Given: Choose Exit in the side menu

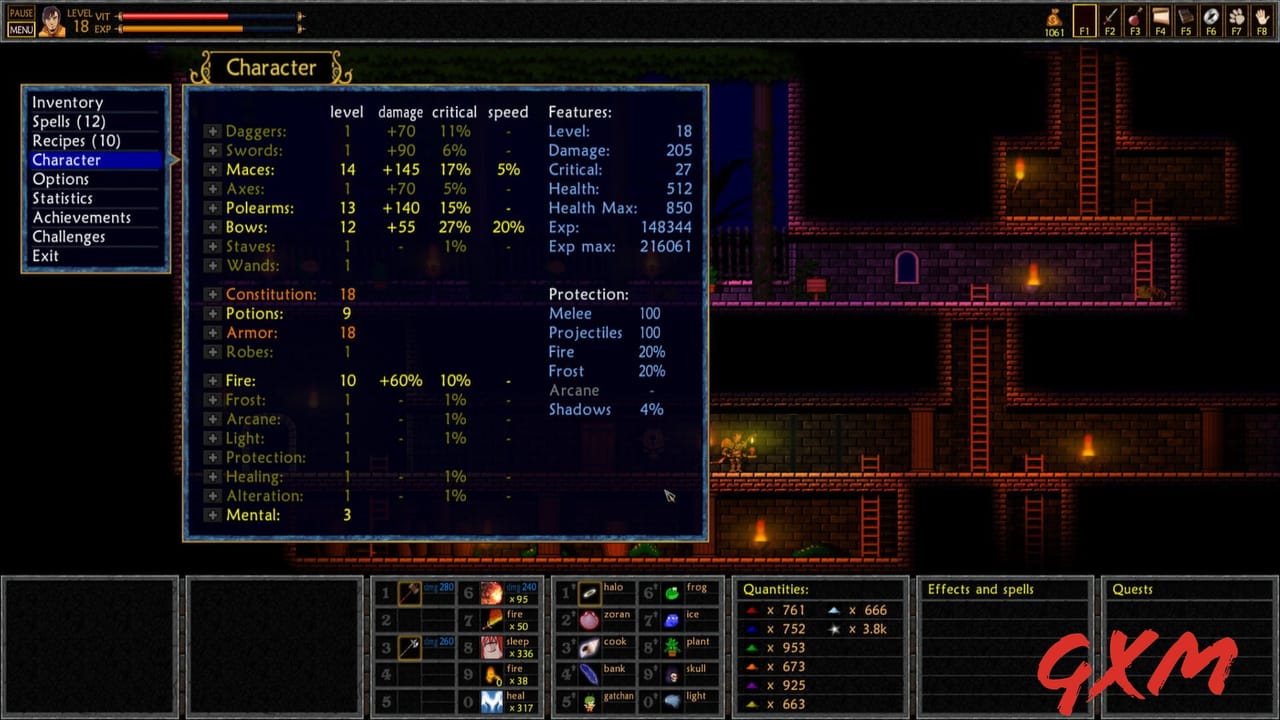Looking at the screenshot, I should coord(45,255).
